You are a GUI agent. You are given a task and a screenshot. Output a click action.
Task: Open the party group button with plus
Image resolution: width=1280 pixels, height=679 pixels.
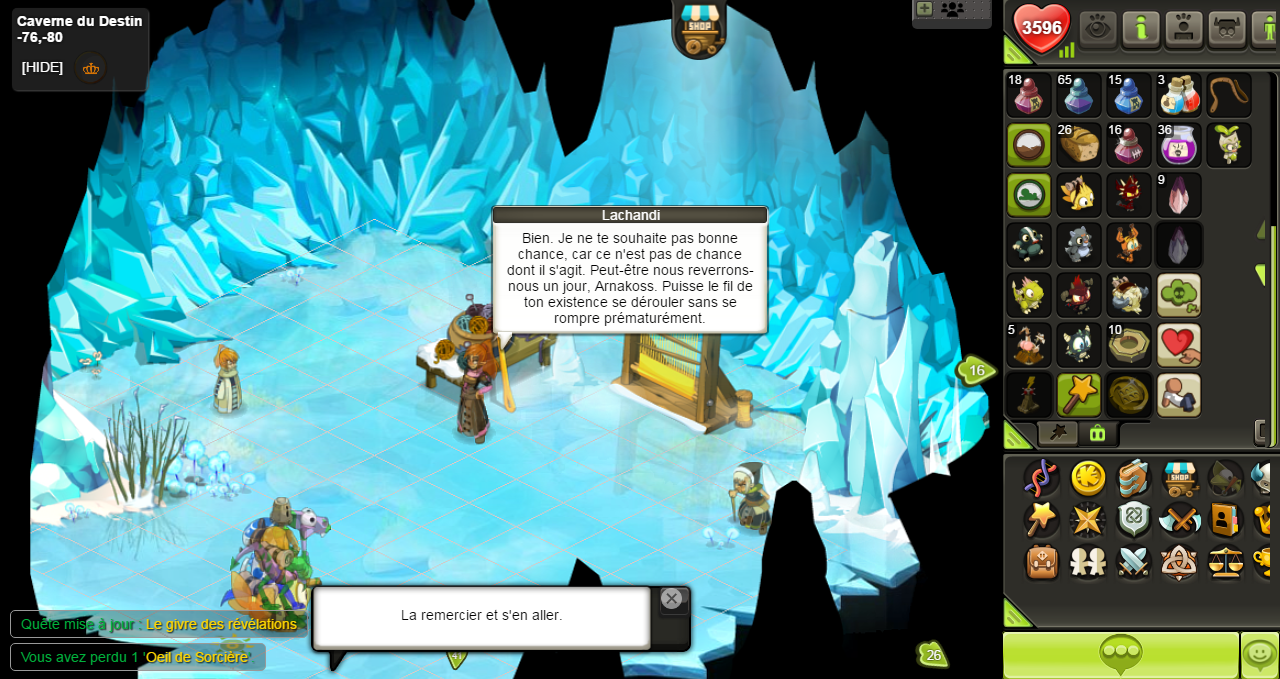951,10
